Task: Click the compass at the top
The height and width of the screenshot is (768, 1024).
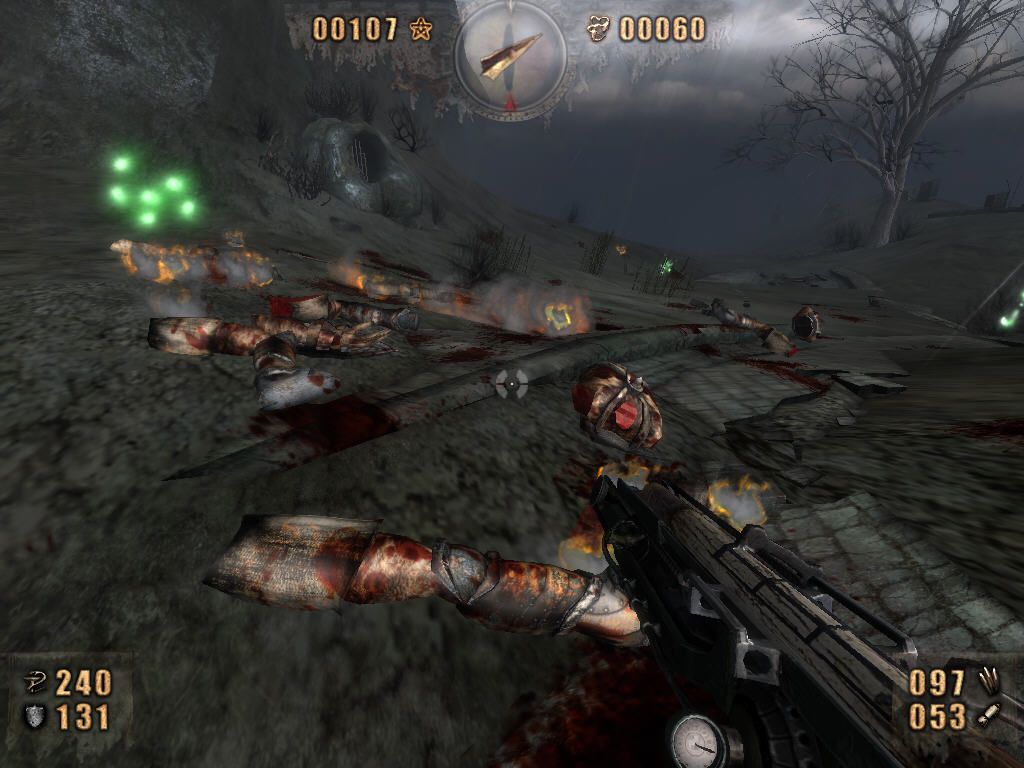Action: 511,57
